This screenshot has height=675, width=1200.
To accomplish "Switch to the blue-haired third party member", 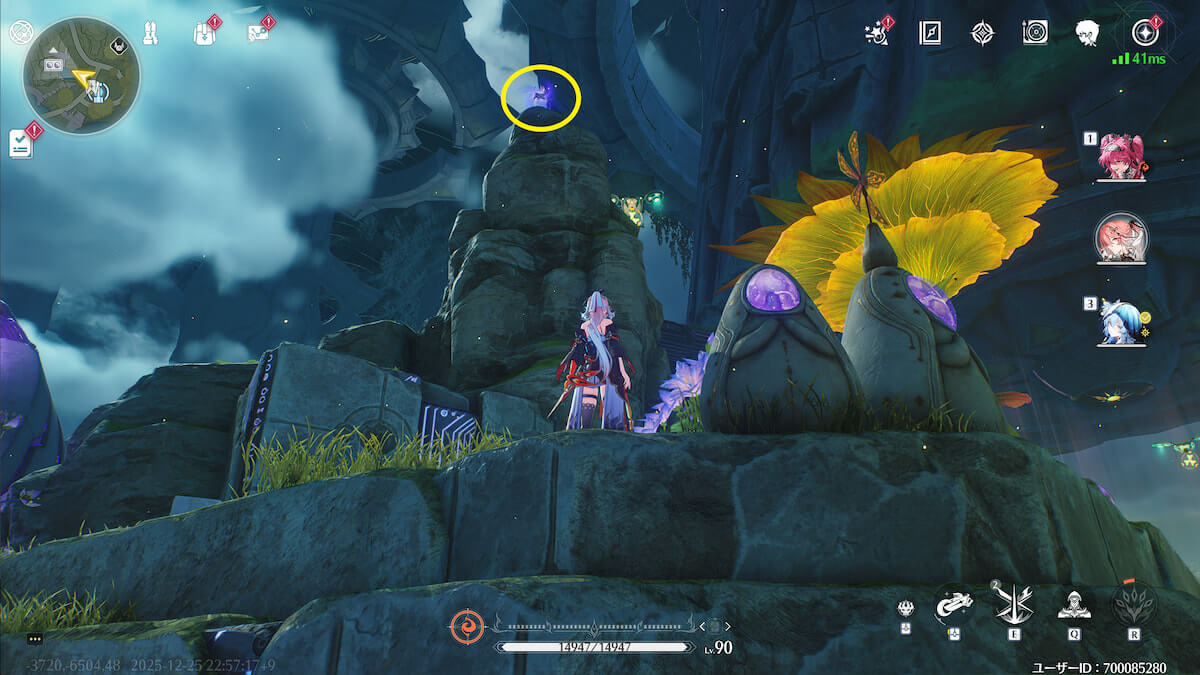I will (x=1120, y=322).
